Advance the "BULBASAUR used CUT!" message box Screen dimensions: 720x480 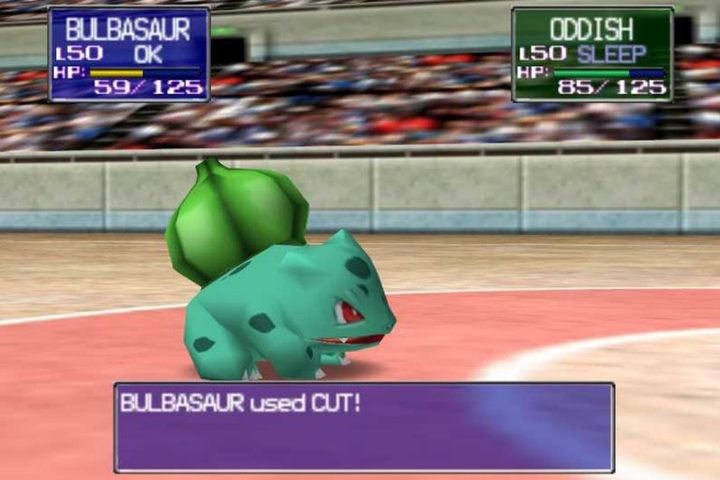tap(364, 427)
